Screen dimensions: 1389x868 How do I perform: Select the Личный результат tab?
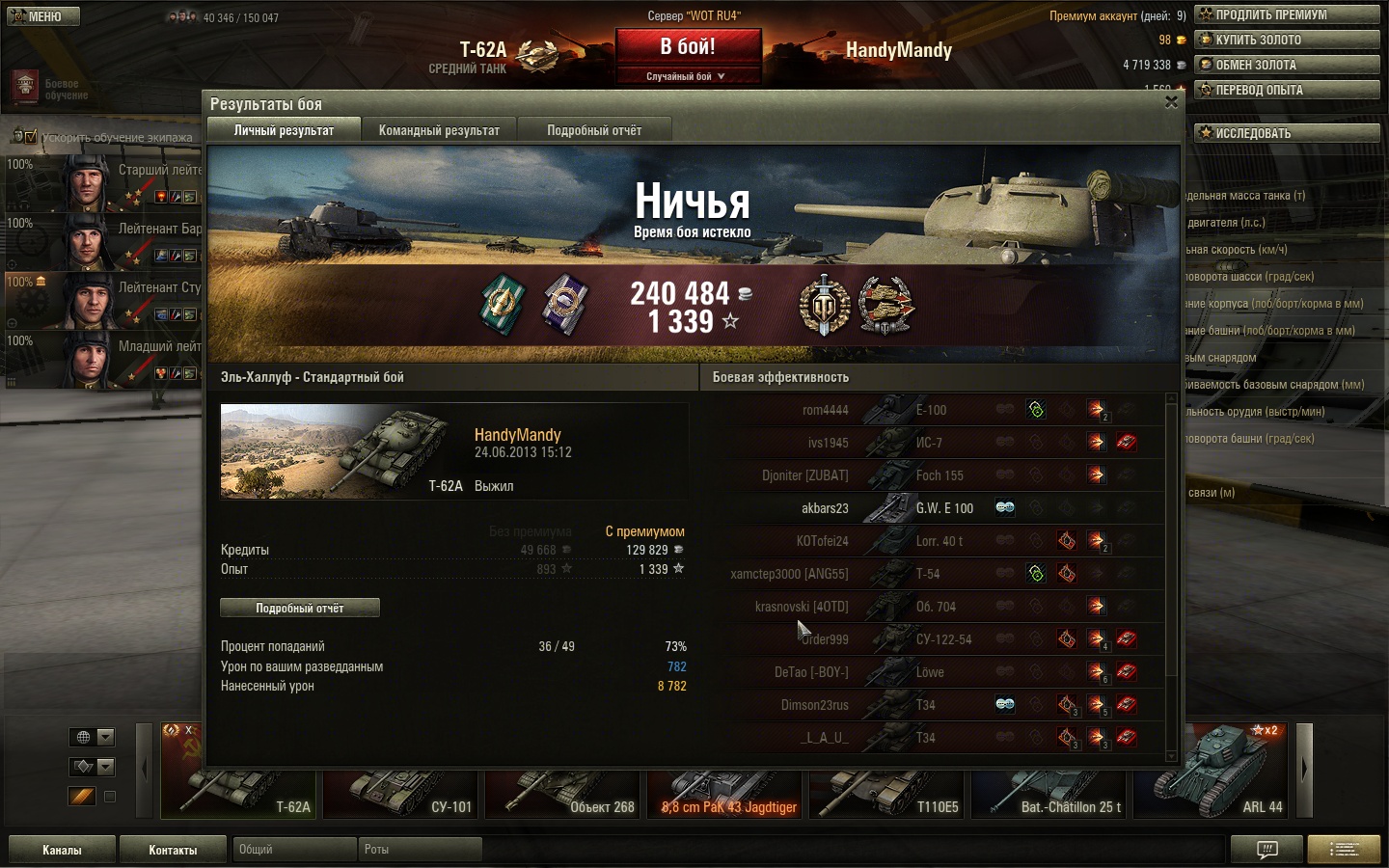tap(284, 130)
